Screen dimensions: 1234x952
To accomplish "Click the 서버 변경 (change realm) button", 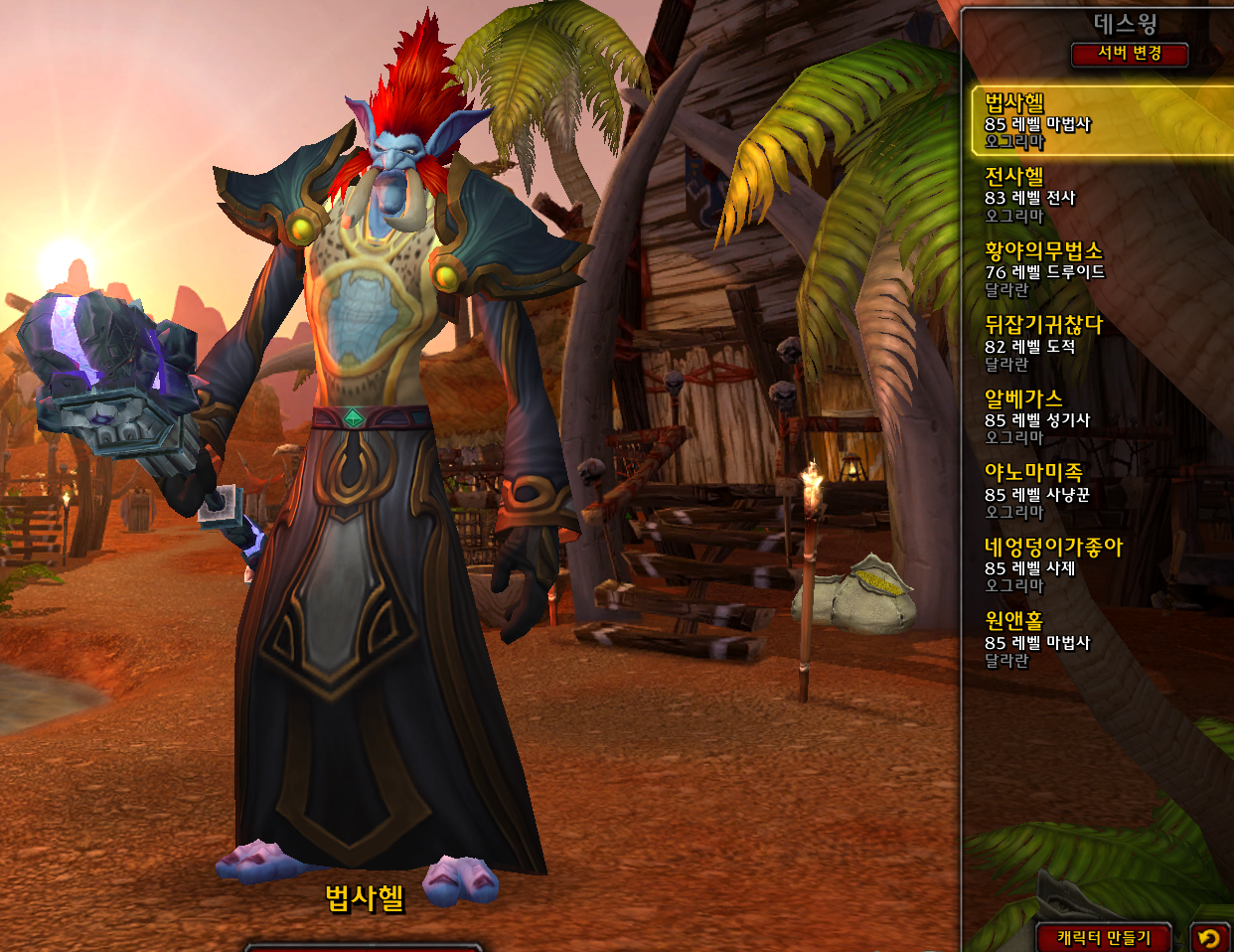I will click(1129, 54).
